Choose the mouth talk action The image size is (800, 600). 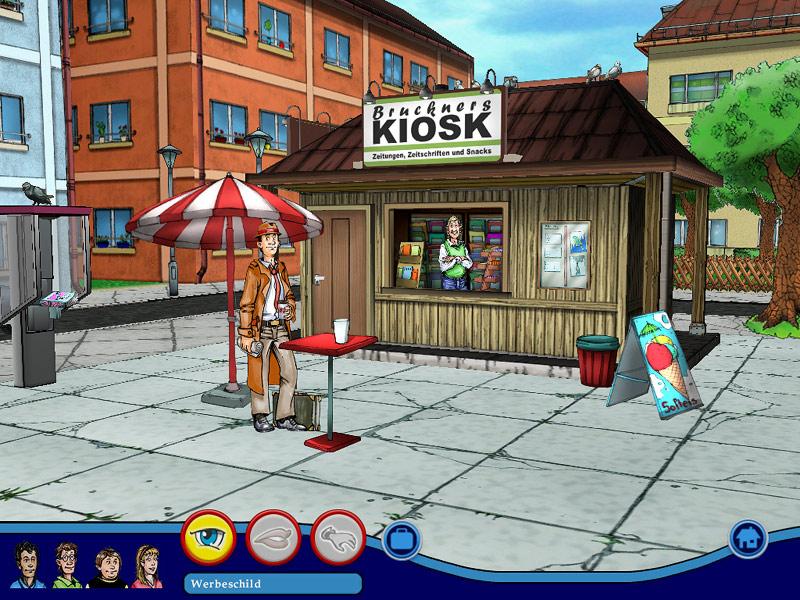click(273, 538)
